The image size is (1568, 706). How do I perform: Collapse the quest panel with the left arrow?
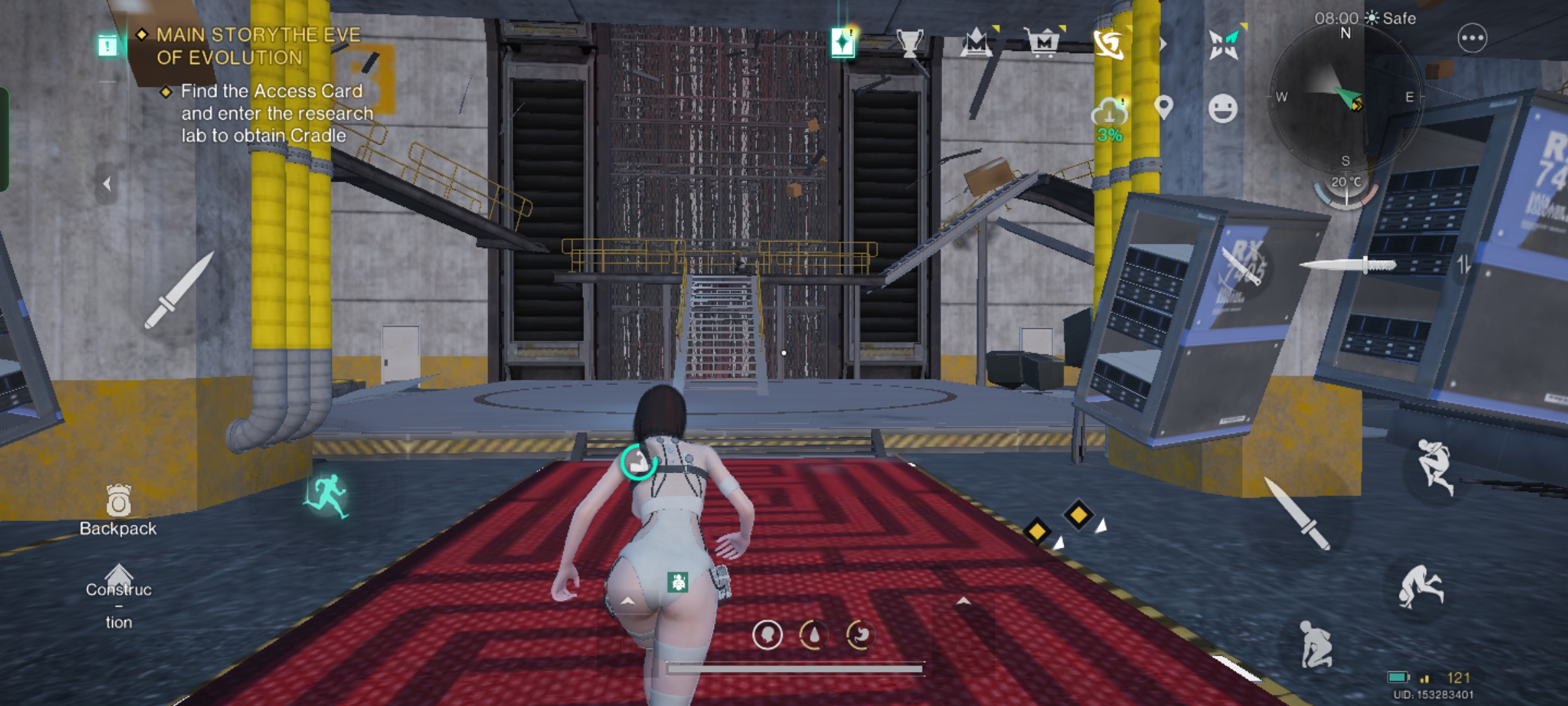[x=106, y=184]
